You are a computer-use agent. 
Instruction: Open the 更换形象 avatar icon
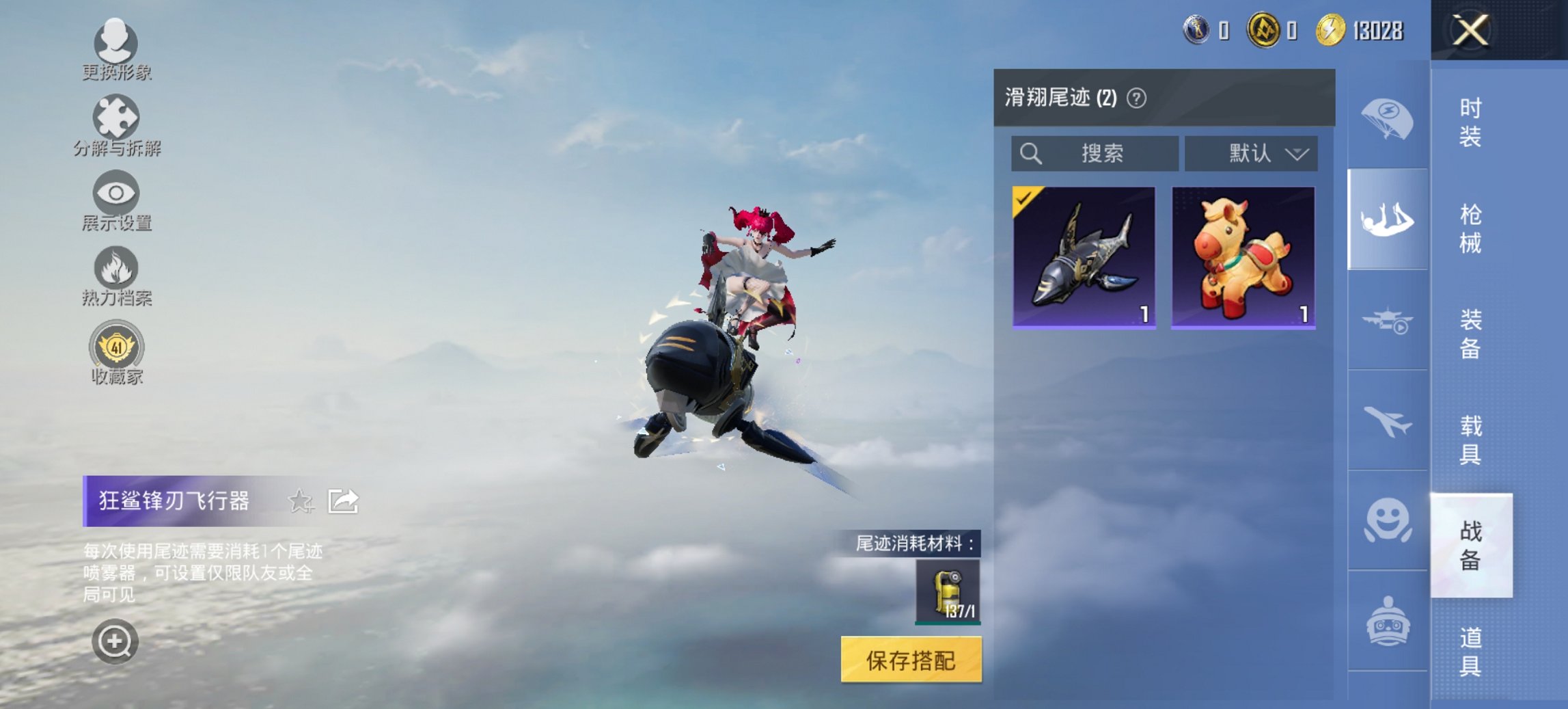[x=116, y=42]
